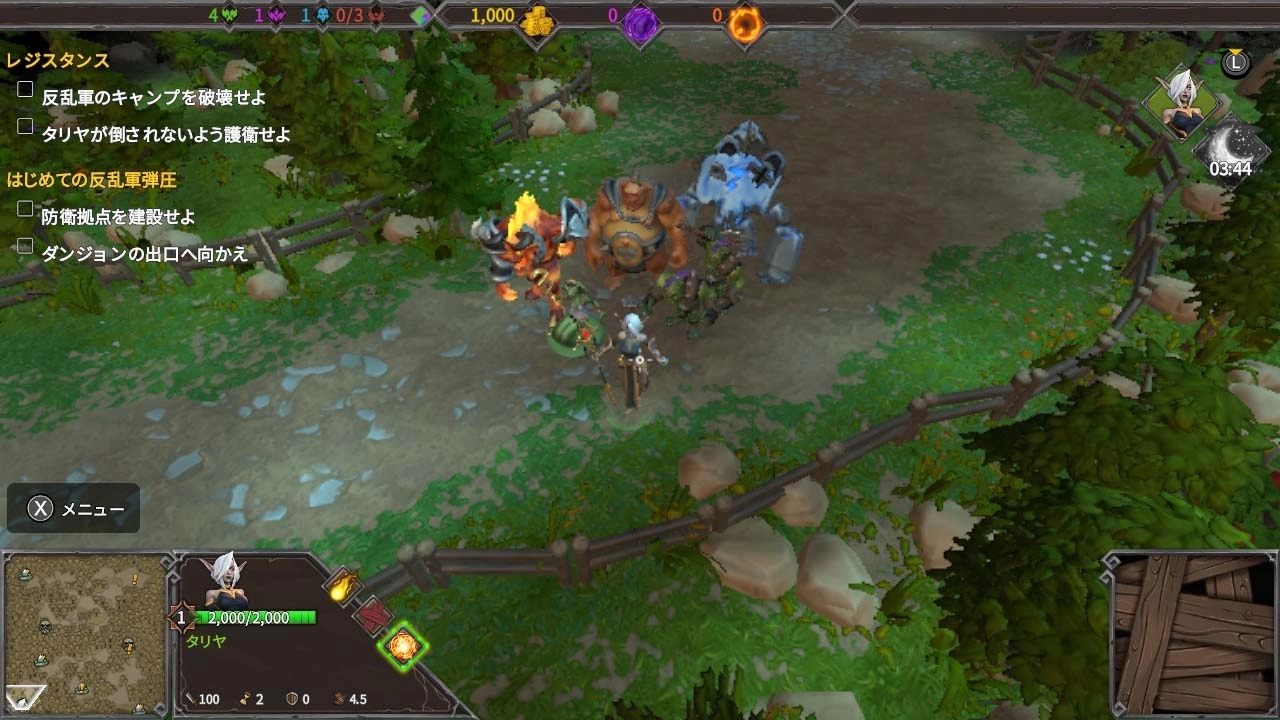
Task: Select Taliya's portrait in top-right corner
Action: coord(1185,100)
